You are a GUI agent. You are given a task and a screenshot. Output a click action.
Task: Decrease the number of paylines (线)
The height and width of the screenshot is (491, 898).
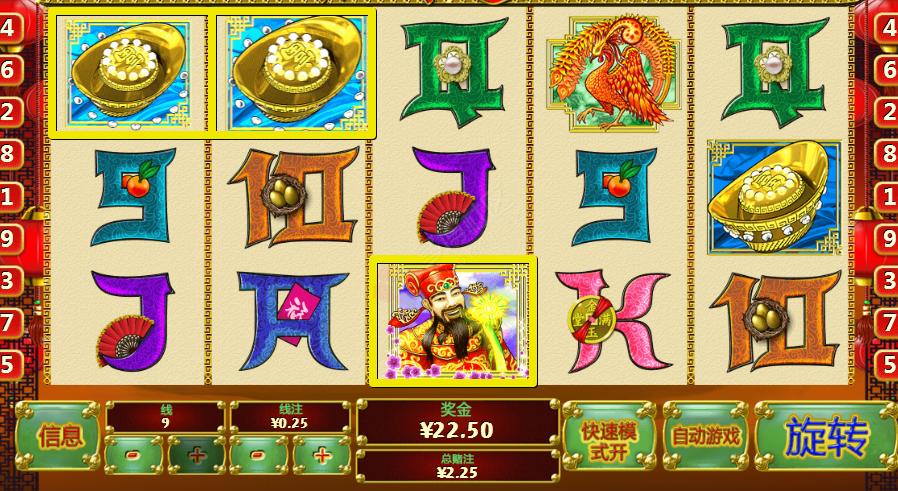134,455
